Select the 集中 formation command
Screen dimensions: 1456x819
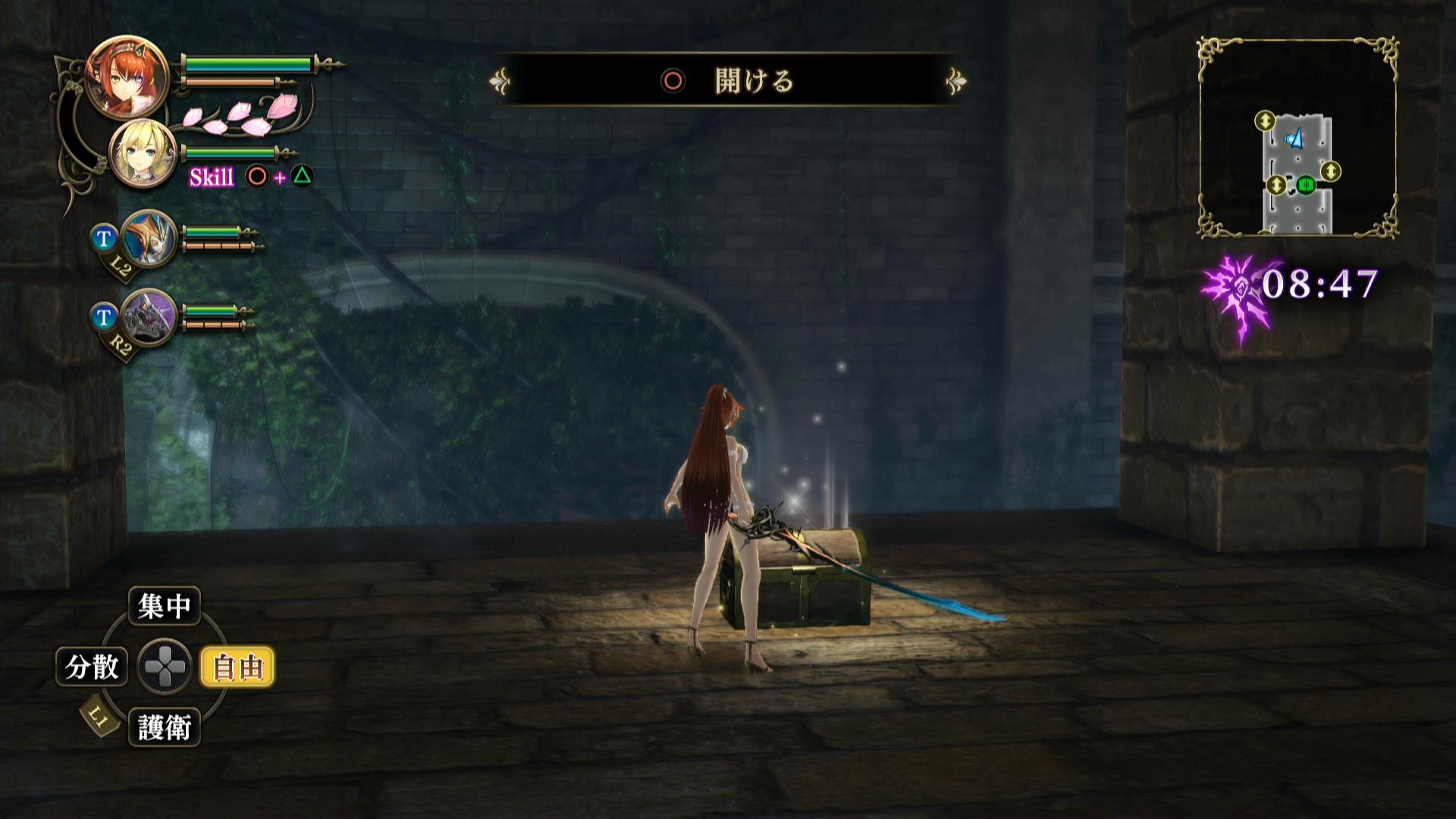click(x=164, y=606)
